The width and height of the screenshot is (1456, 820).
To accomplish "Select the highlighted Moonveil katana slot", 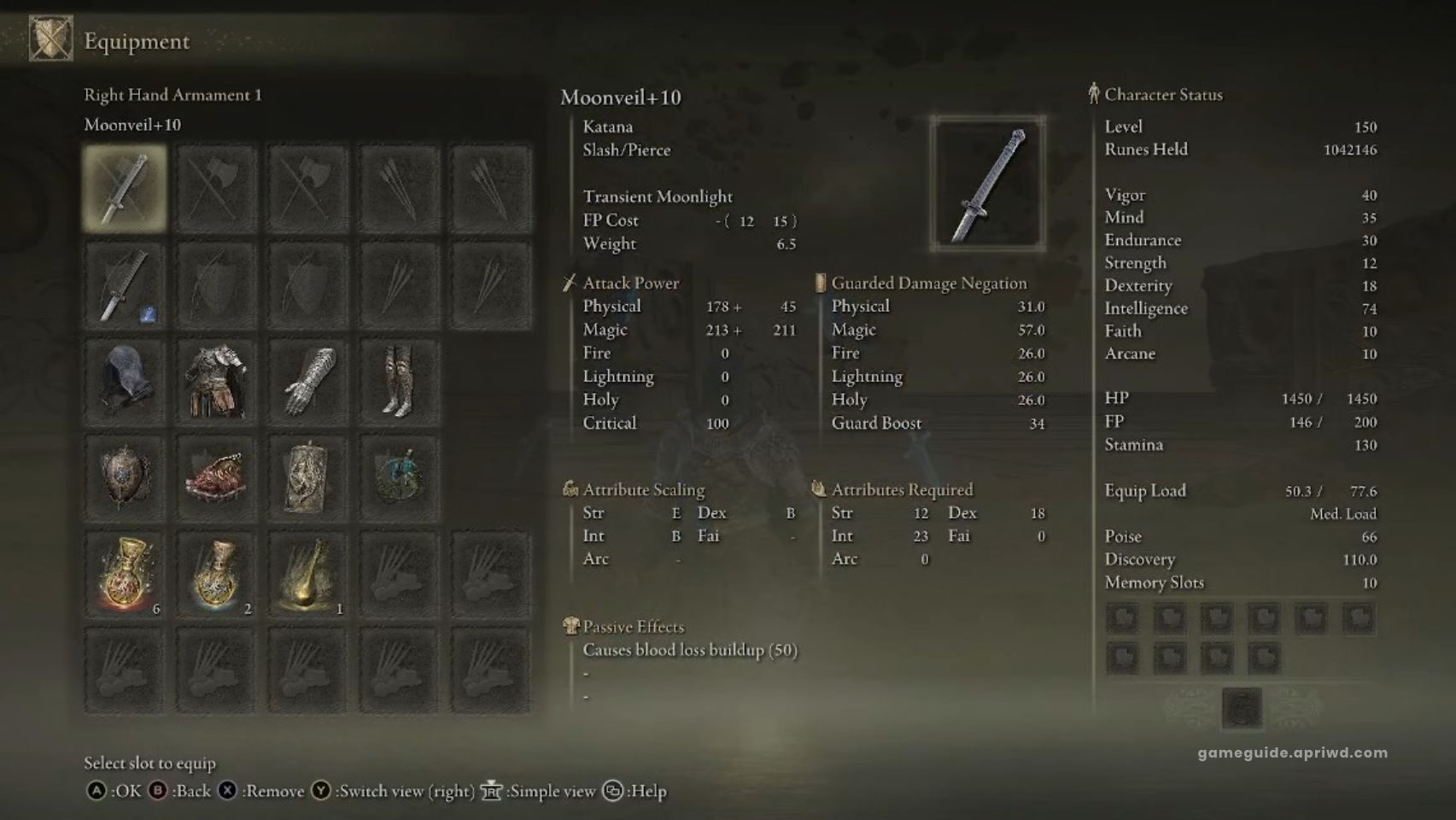I will click(125, 189).
